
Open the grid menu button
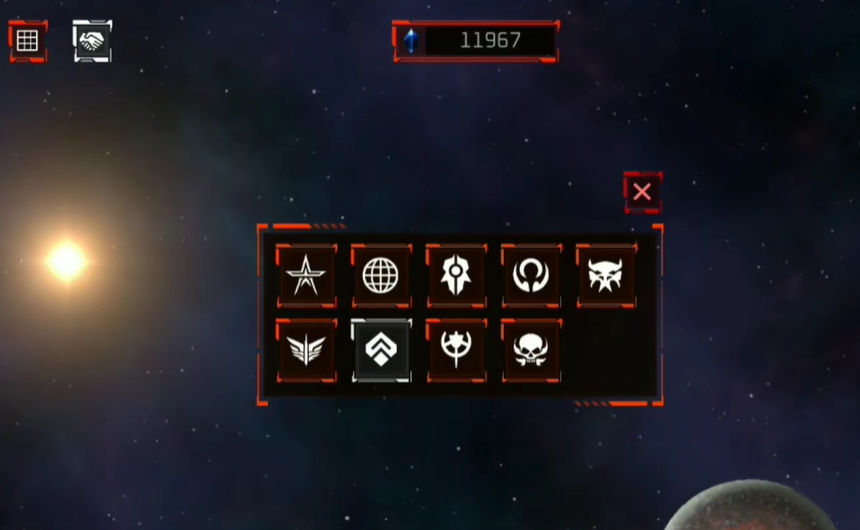[x=28, y=41]
